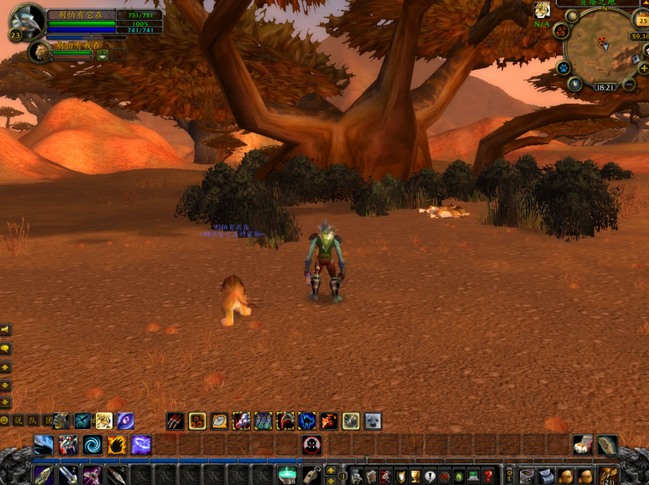649x485 pixels.
Task: Activate the red skull ability in center bar
Action: click(x=312, y=445)
